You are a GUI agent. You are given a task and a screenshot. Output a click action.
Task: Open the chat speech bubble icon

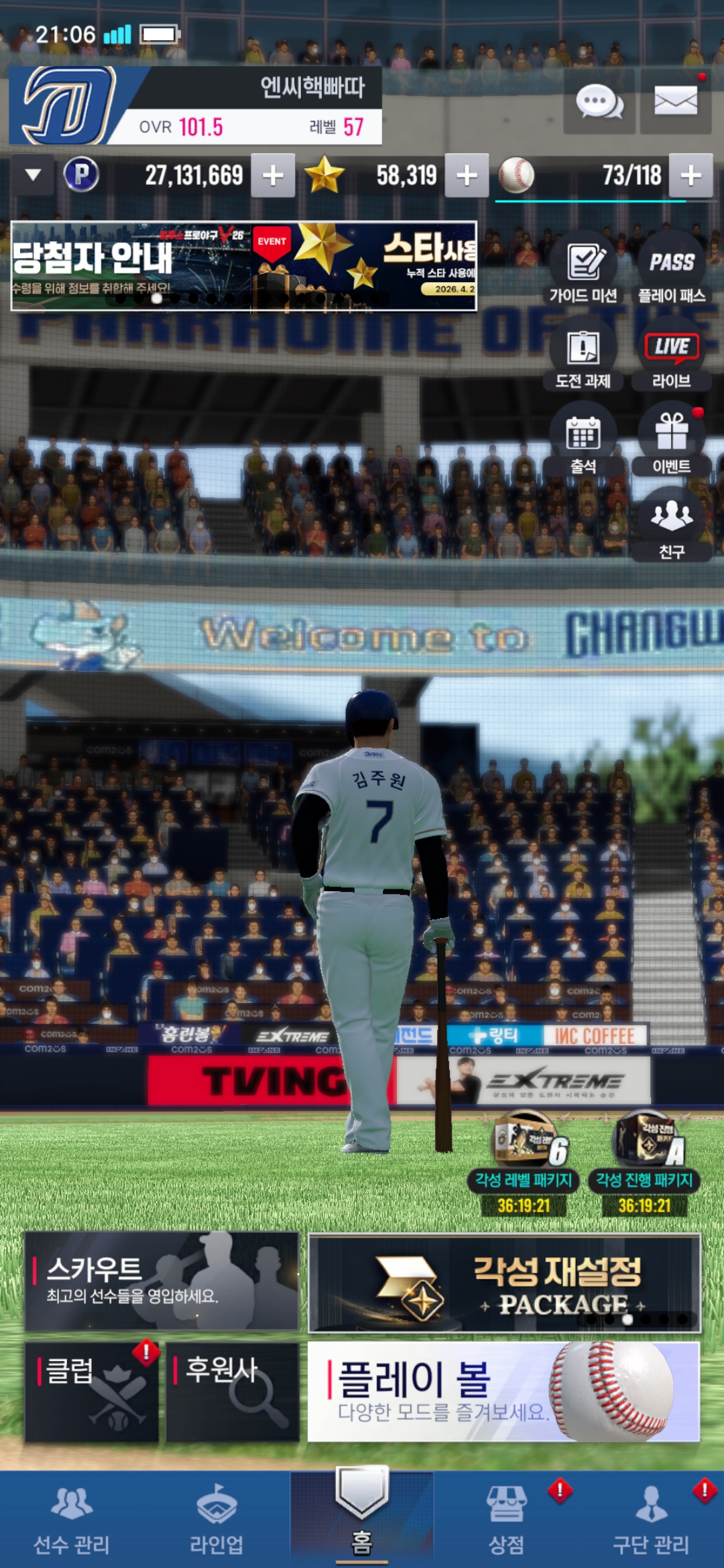click(x=599, y=103)
